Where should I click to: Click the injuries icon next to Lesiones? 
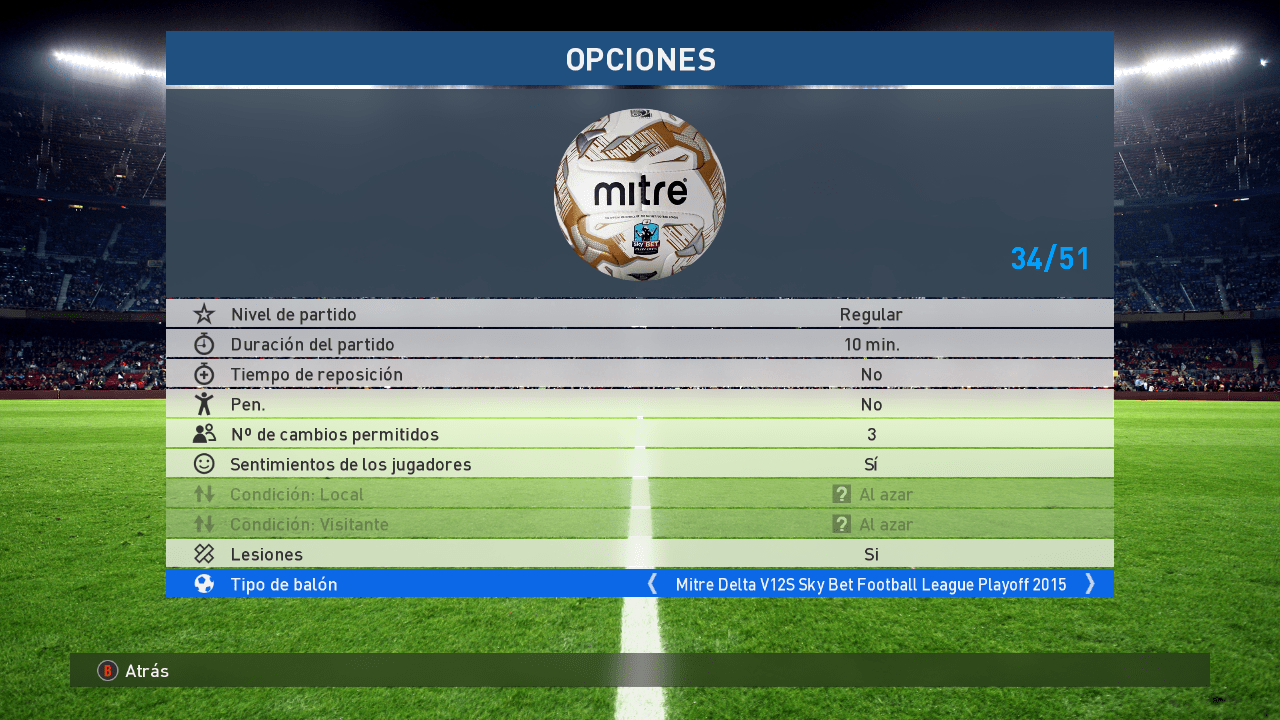coord(205,554)
